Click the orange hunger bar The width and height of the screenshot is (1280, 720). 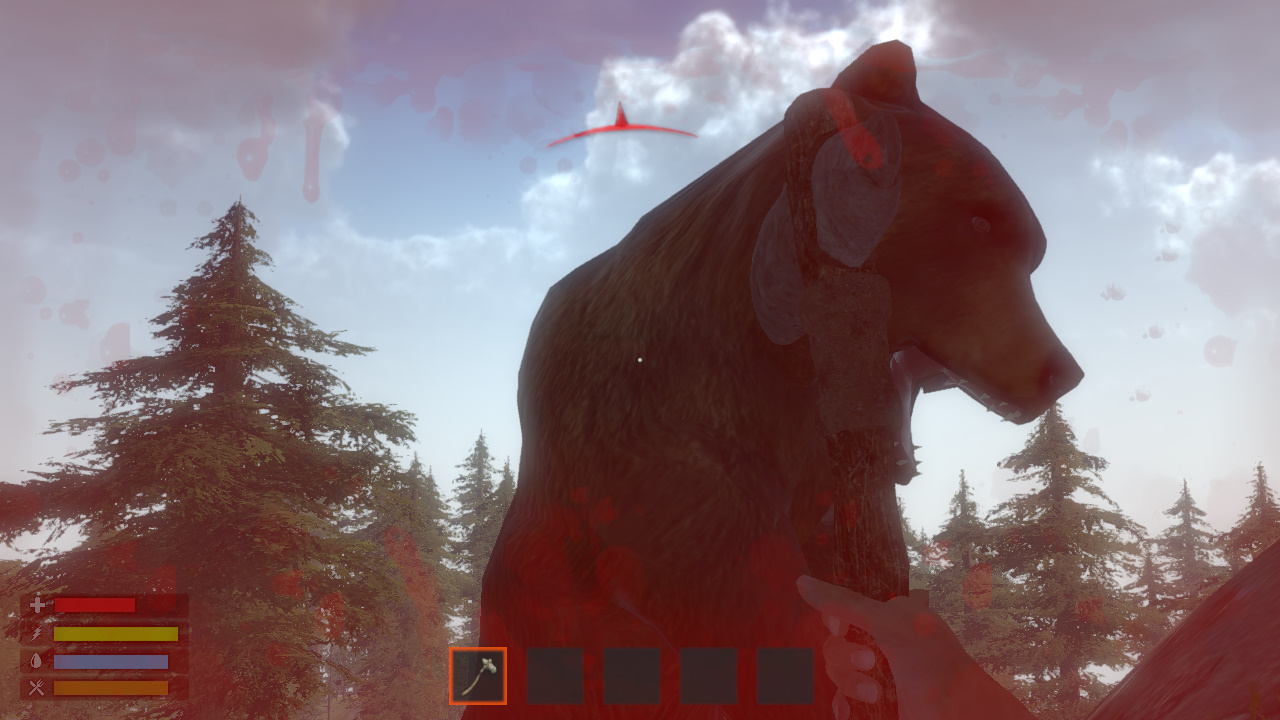click(x=112, y=687)
